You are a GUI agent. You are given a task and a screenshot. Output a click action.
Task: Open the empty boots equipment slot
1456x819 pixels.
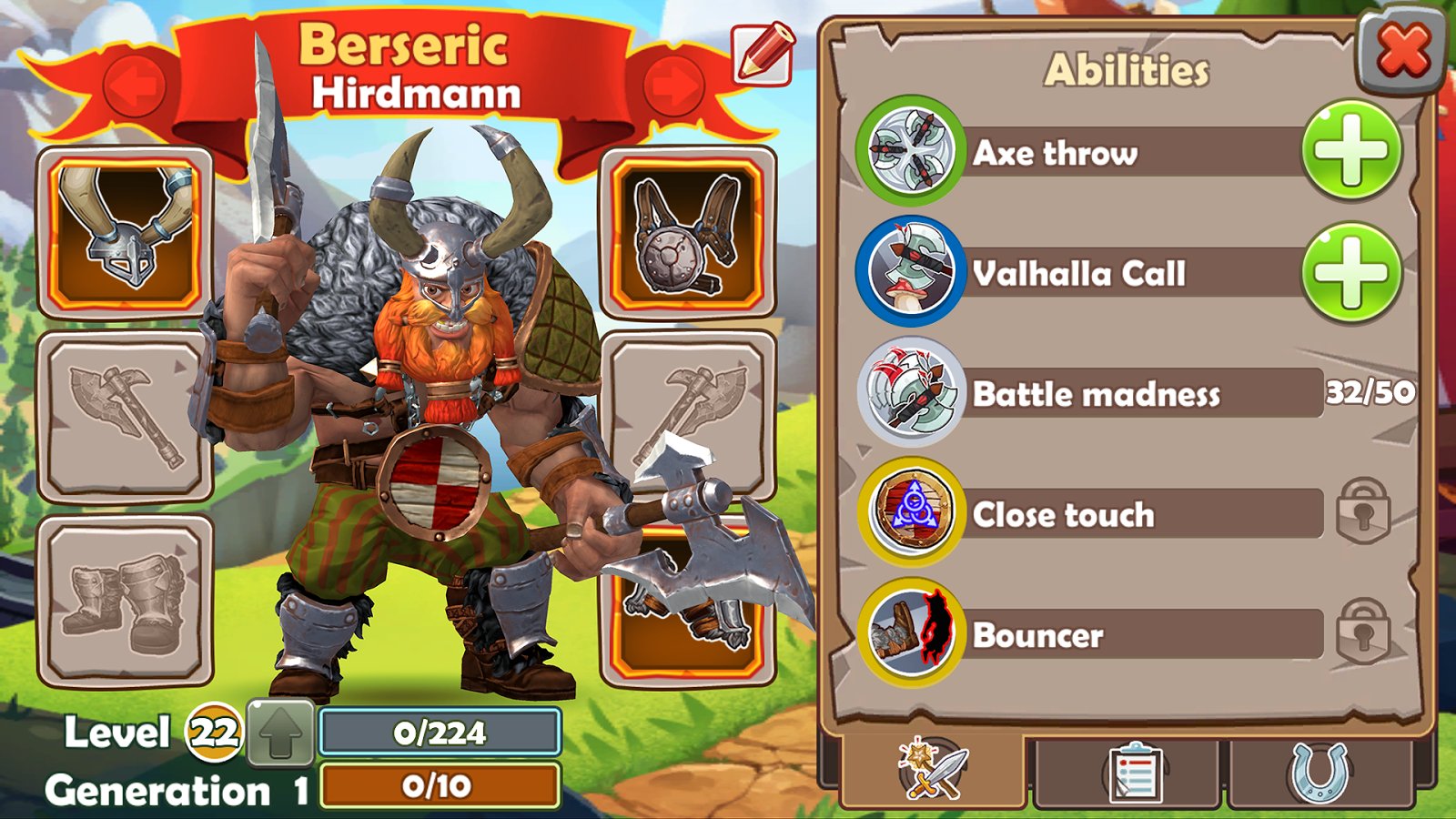pos(125,601)
